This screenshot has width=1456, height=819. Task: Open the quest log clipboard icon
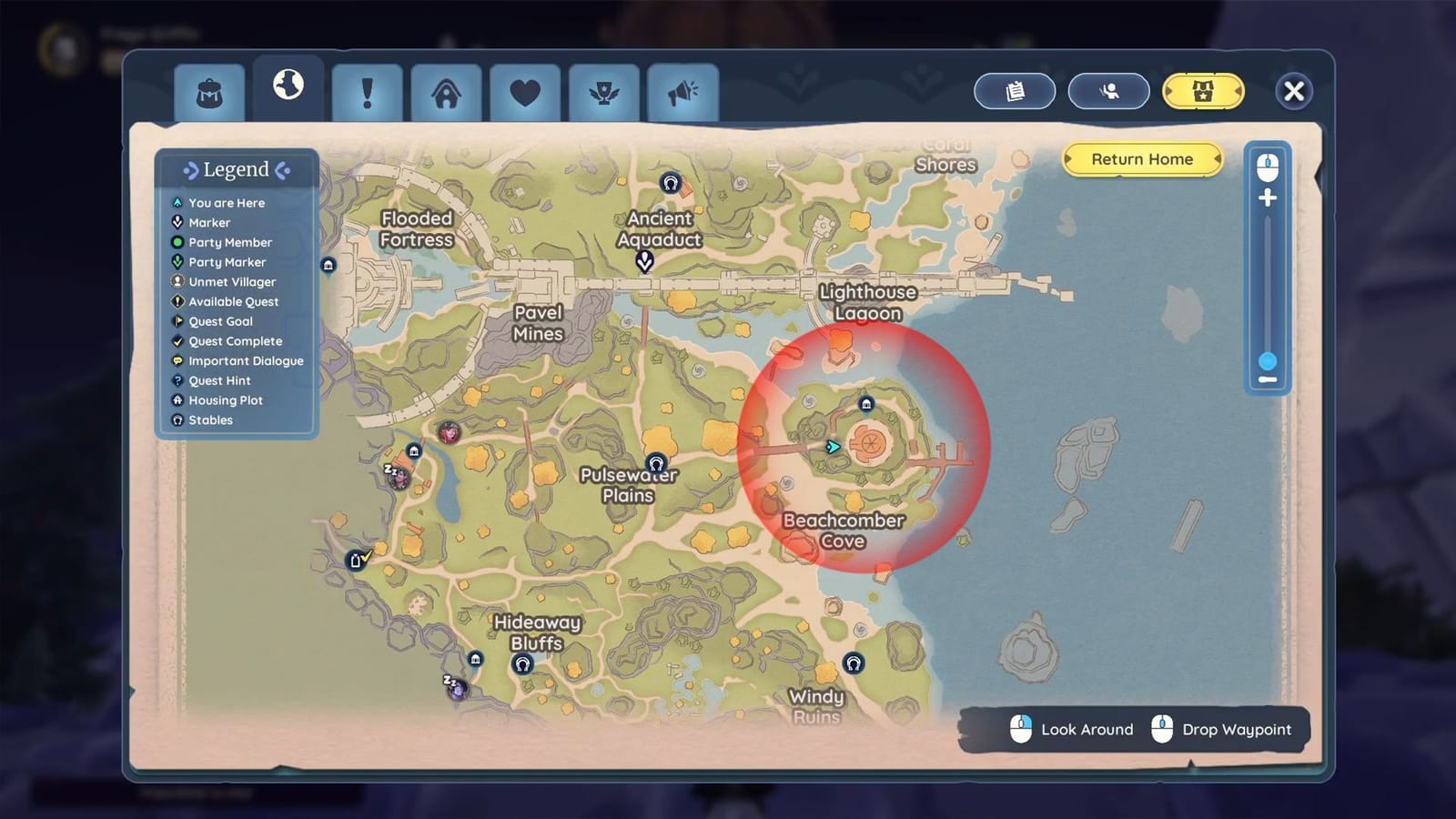tap(1015, 91)
